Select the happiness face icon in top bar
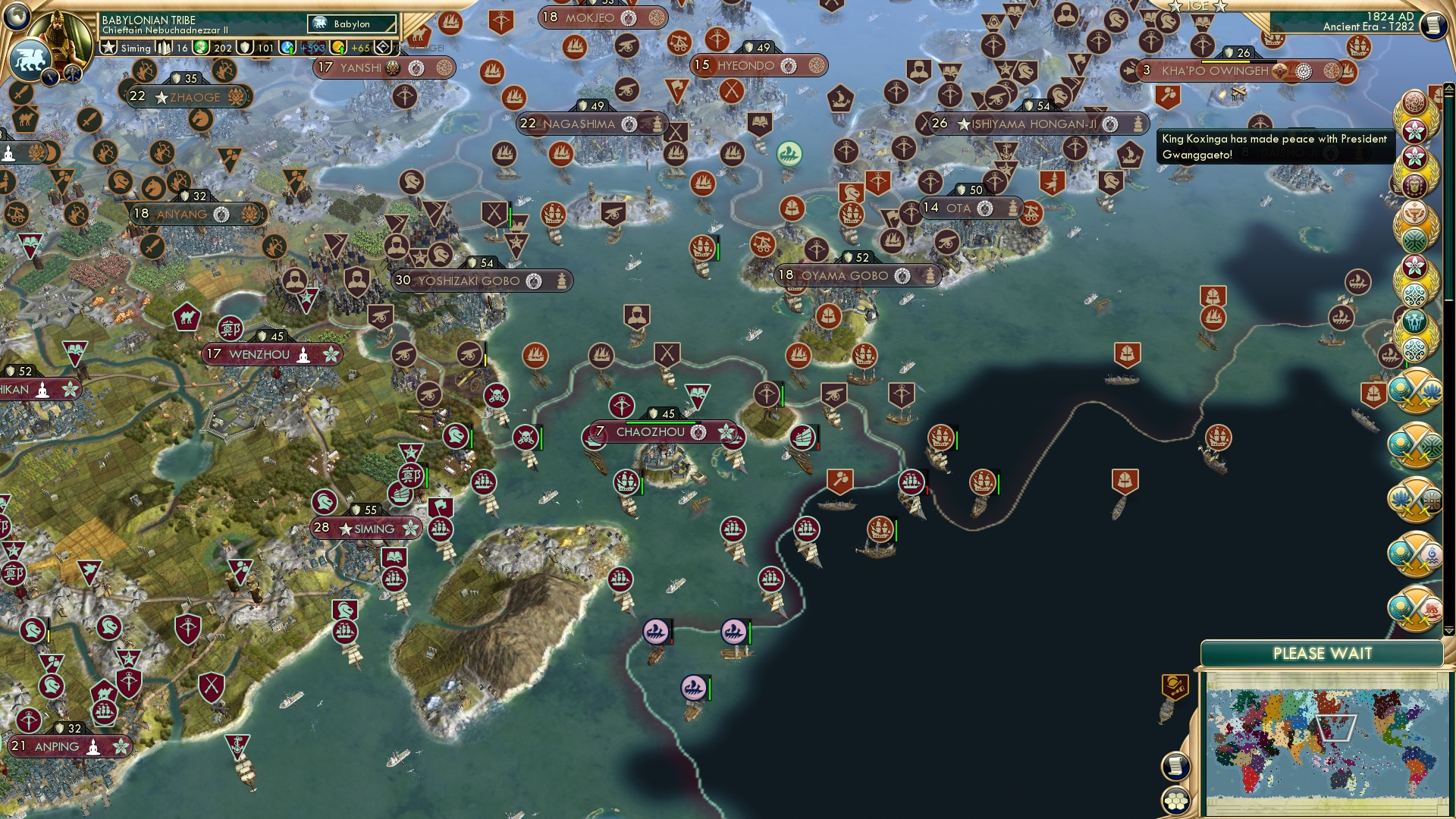This screenshot has width=1456, height=819. pos(202,47)
